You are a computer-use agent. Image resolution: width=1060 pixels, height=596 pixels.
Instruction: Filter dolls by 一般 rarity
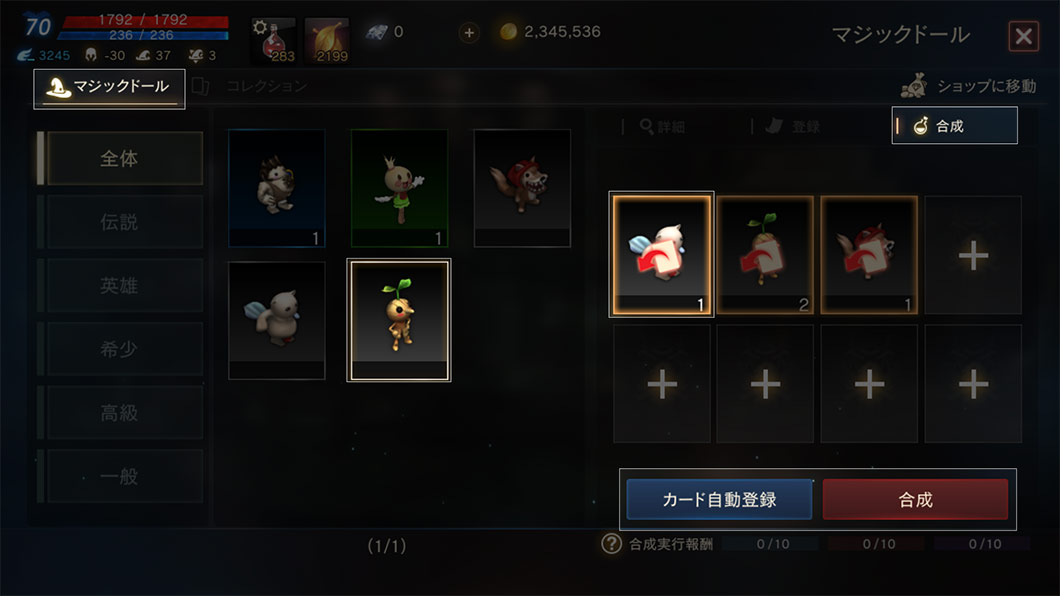point(120,477)
